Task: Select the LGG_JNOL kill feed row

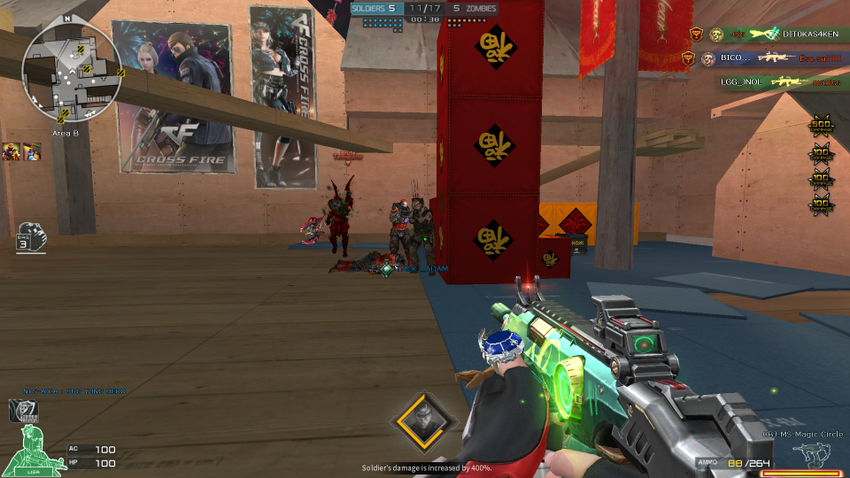Action: (768, 82)
